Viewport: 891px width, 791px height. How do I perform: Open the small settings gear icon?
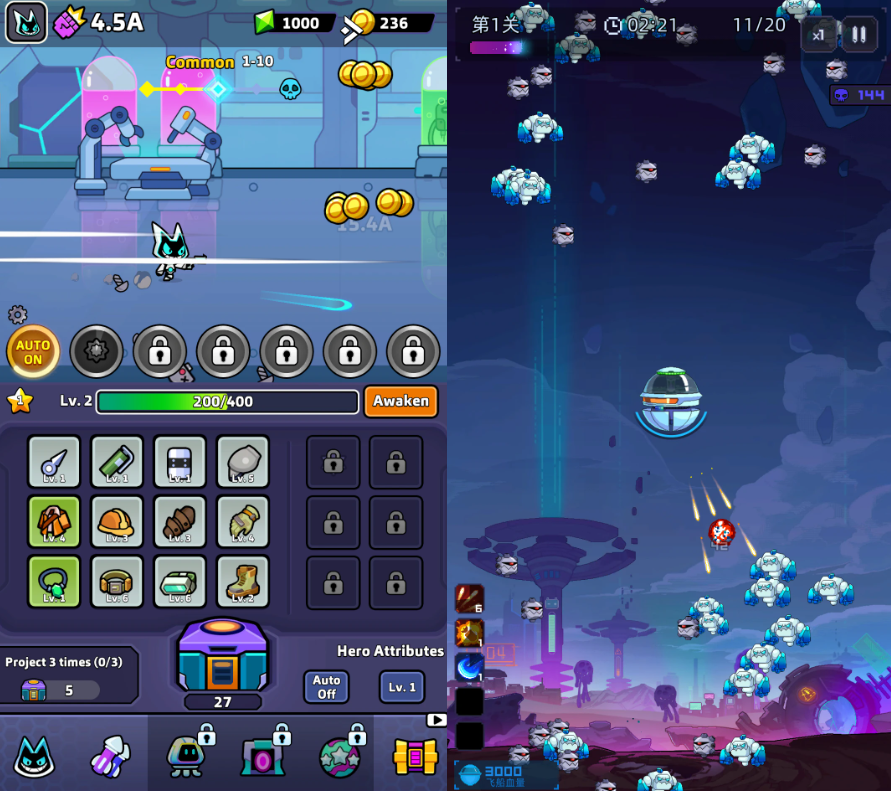pos(17,315)
